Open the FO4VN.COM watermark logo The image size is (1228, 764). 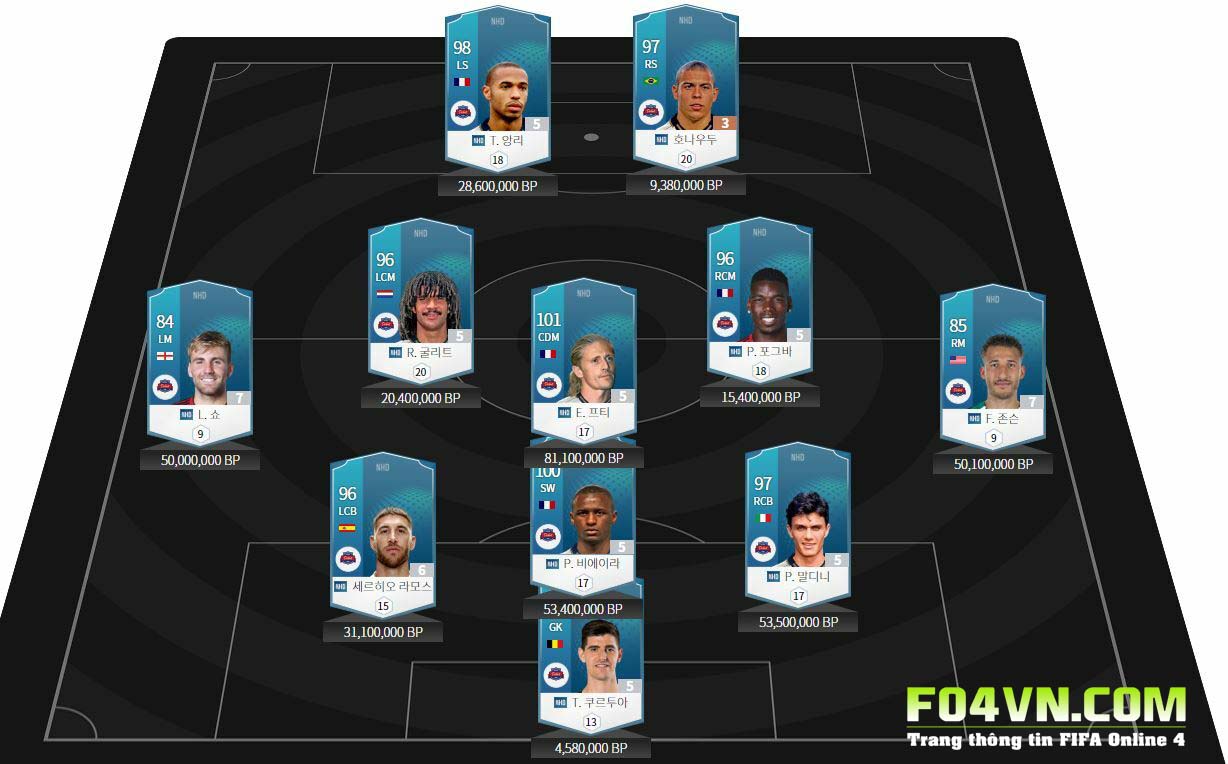coord(1045,717)
